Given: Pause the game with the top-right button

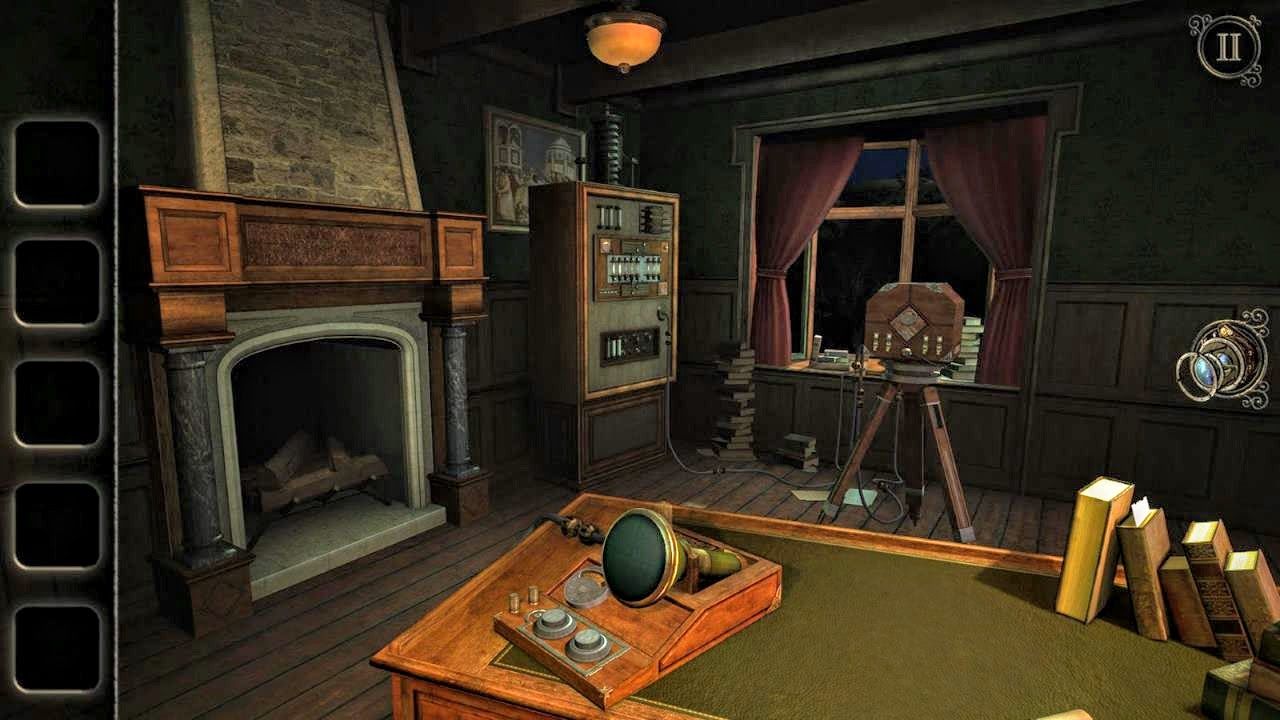Looking at the screenshot, I should pyautogui.click(x=1226, y=46).
